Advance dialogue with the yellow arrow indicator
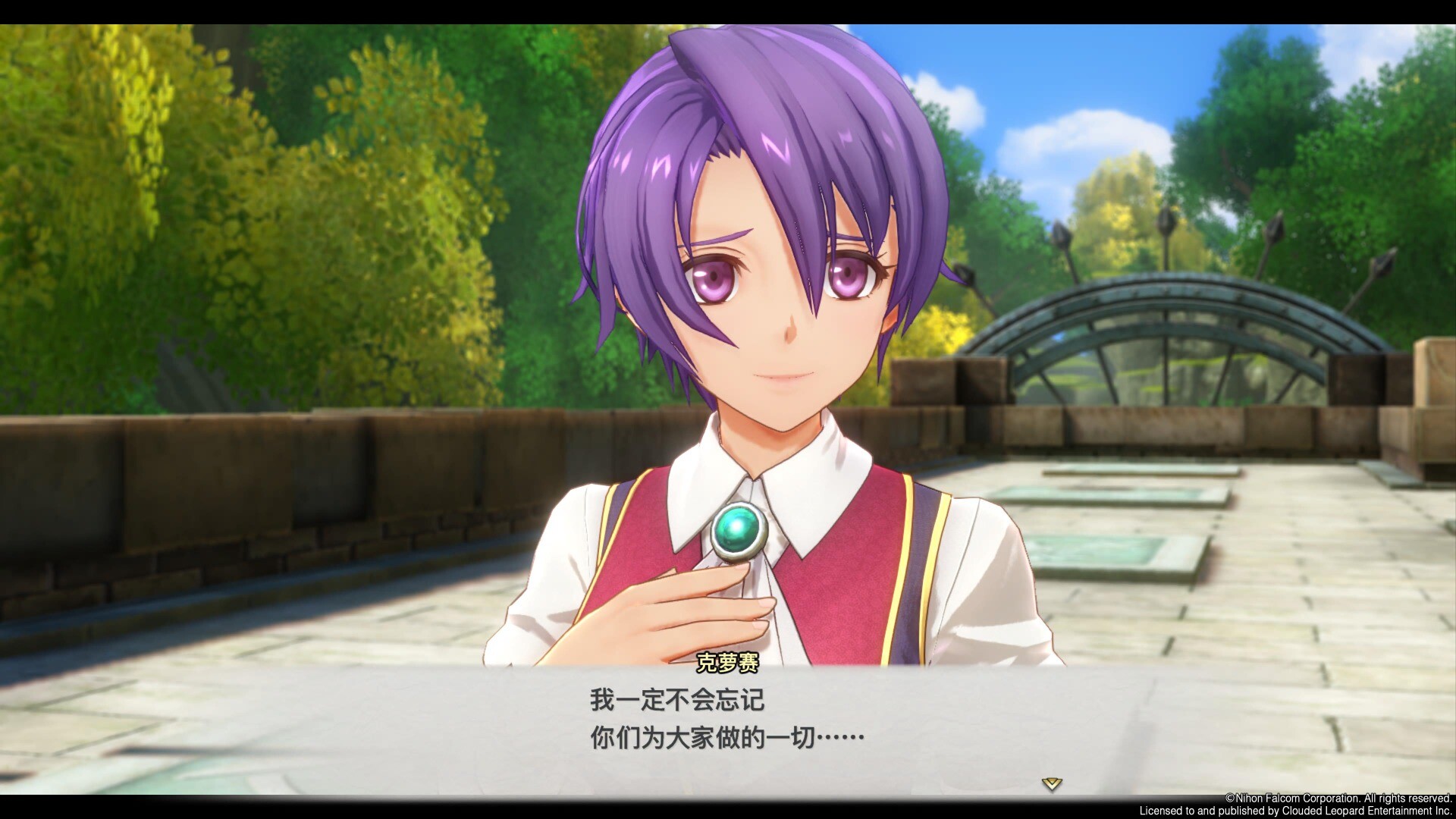 (1051, 783)
